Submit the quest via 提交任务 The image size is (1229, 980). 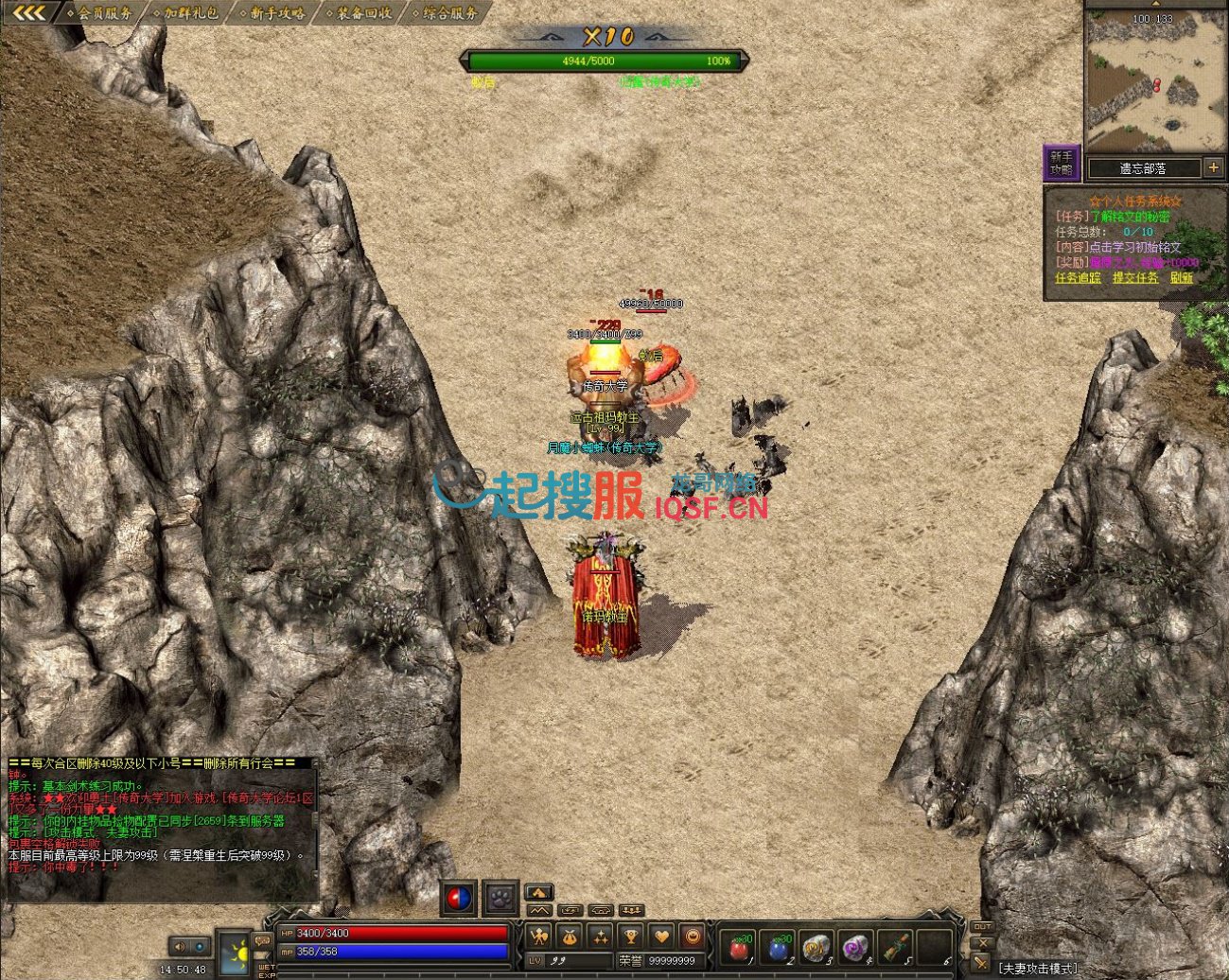click(x=1134, y=278)
